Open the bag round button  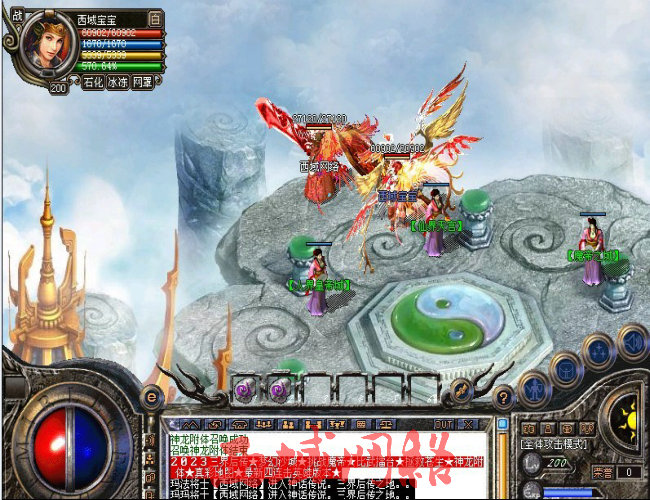tap(566, 368)
